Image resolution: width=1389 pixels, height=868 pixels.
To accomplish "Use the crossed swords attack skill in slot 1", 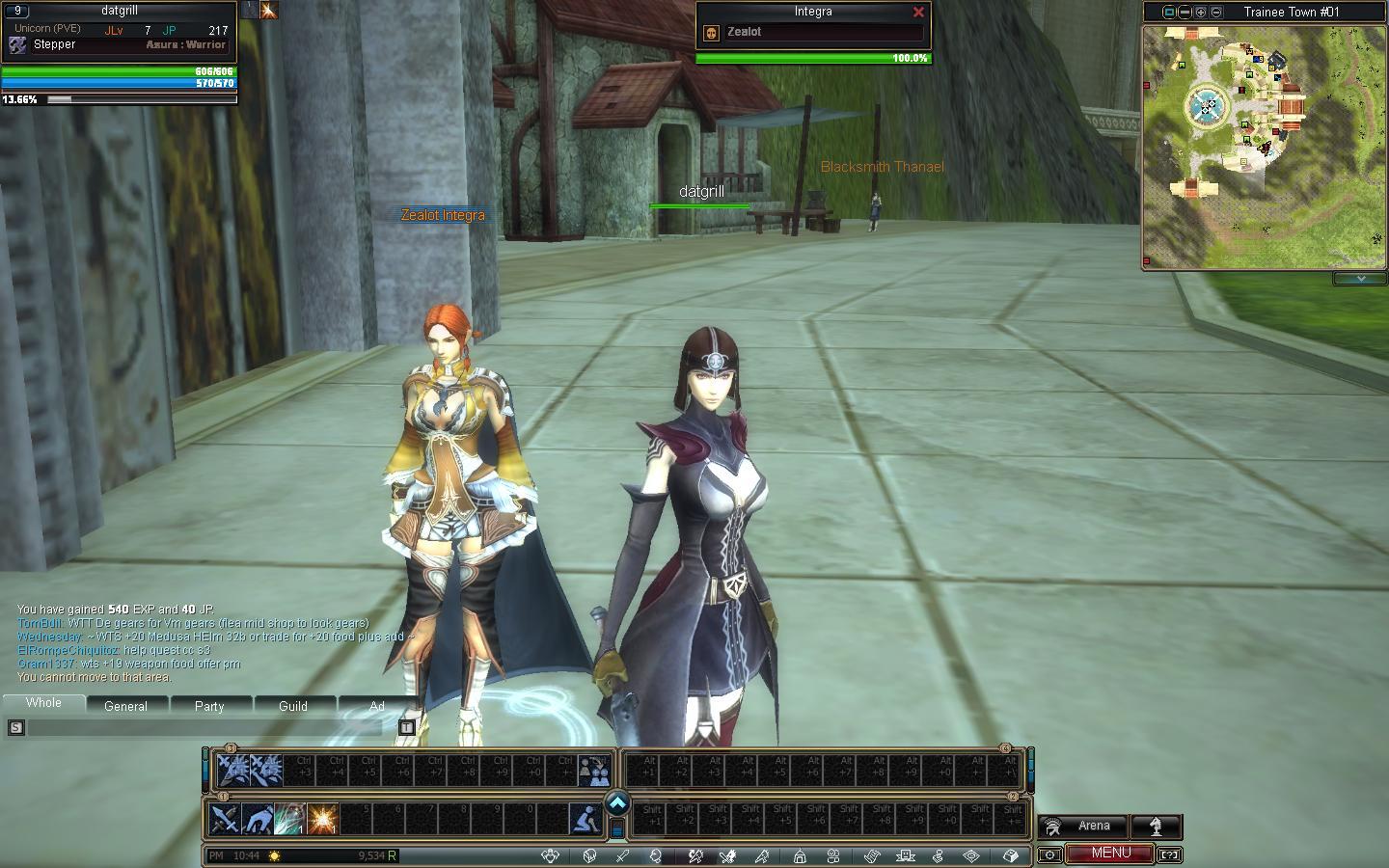I will 225,820.
